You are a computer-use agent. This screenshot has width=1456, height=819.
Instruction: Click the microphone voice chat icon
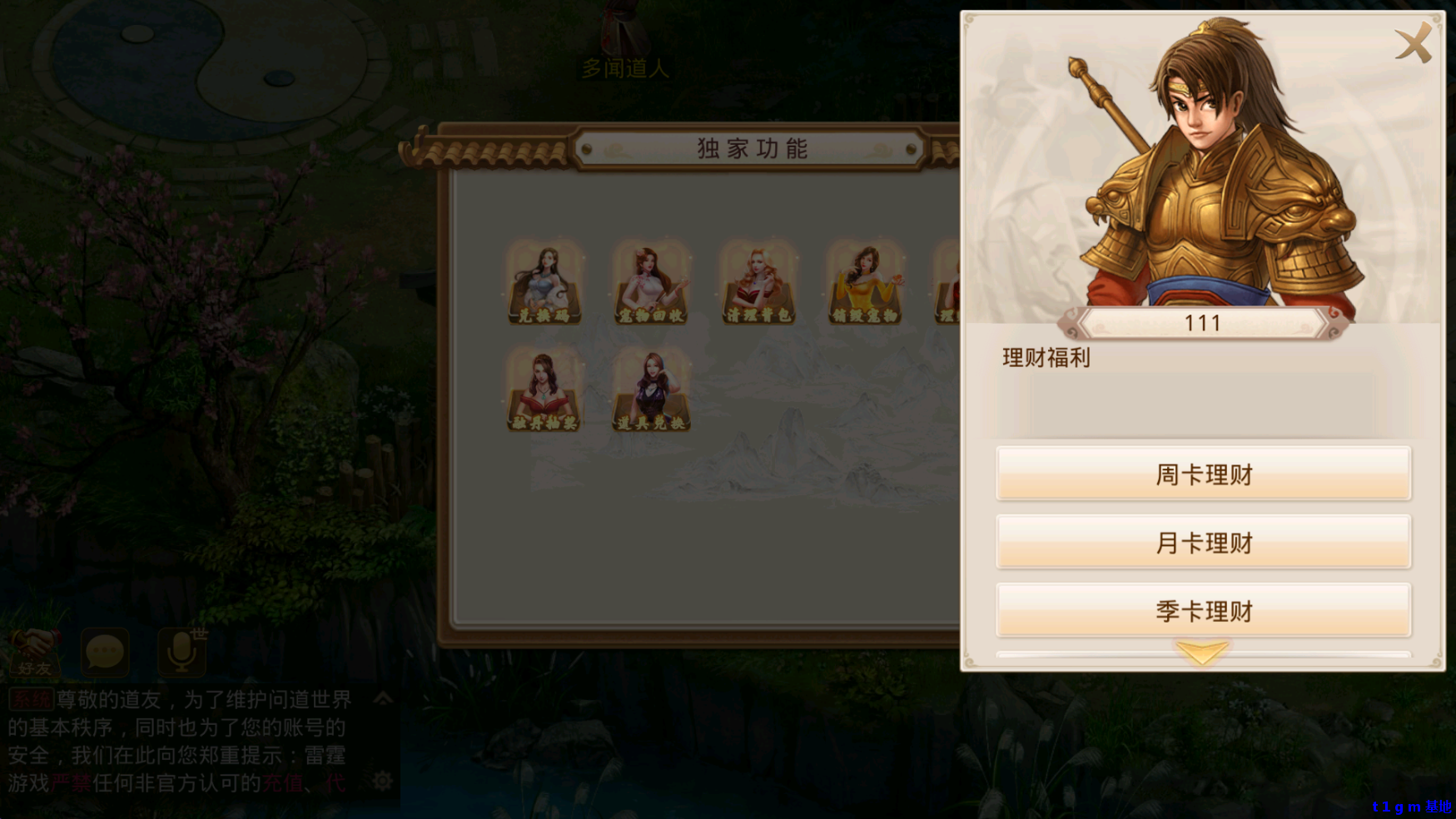pyautogui.click(x=180, y=653)
